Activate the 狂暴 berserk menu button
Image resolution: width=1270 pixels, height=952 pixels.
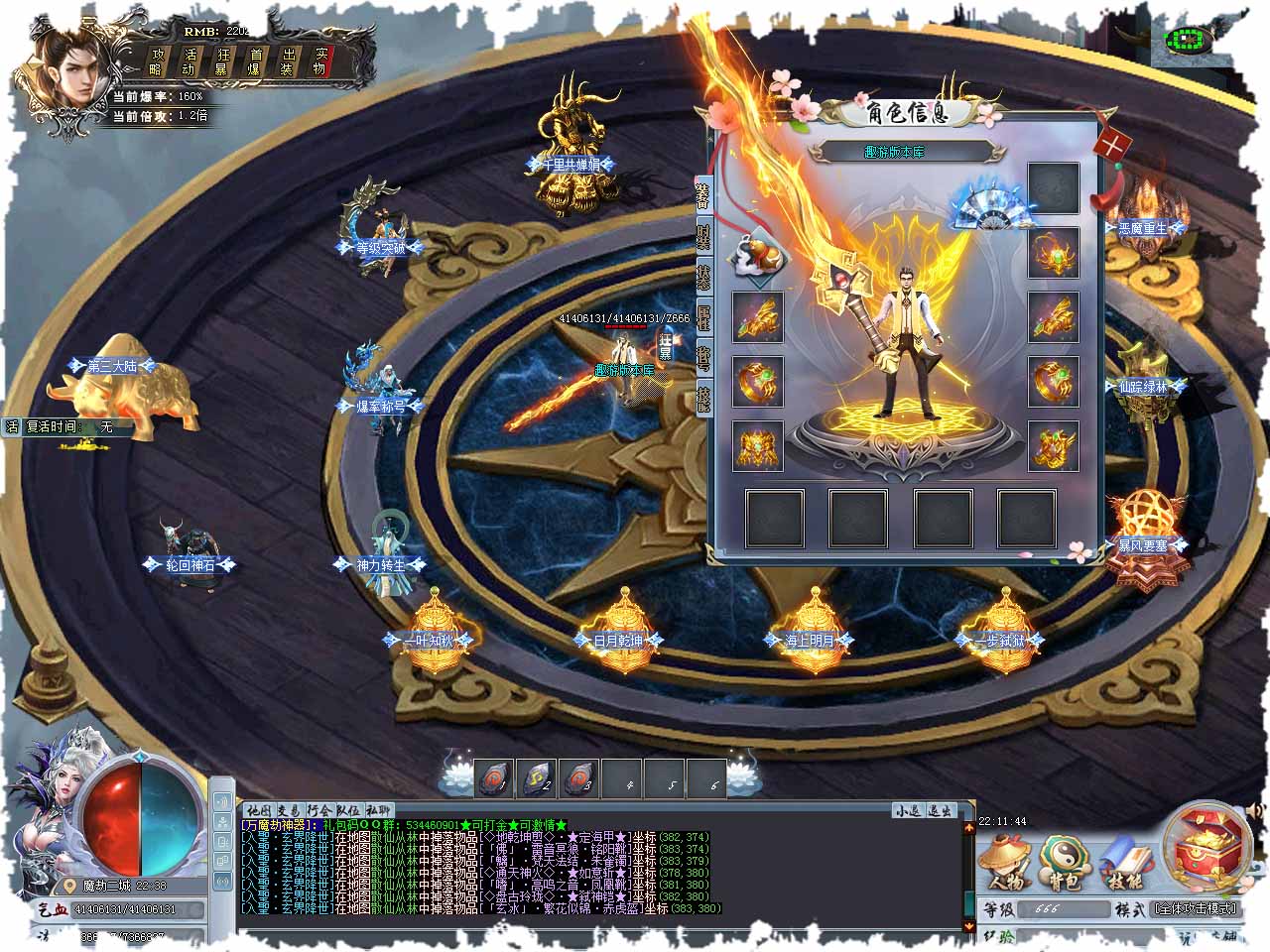[x=223, y=61]
